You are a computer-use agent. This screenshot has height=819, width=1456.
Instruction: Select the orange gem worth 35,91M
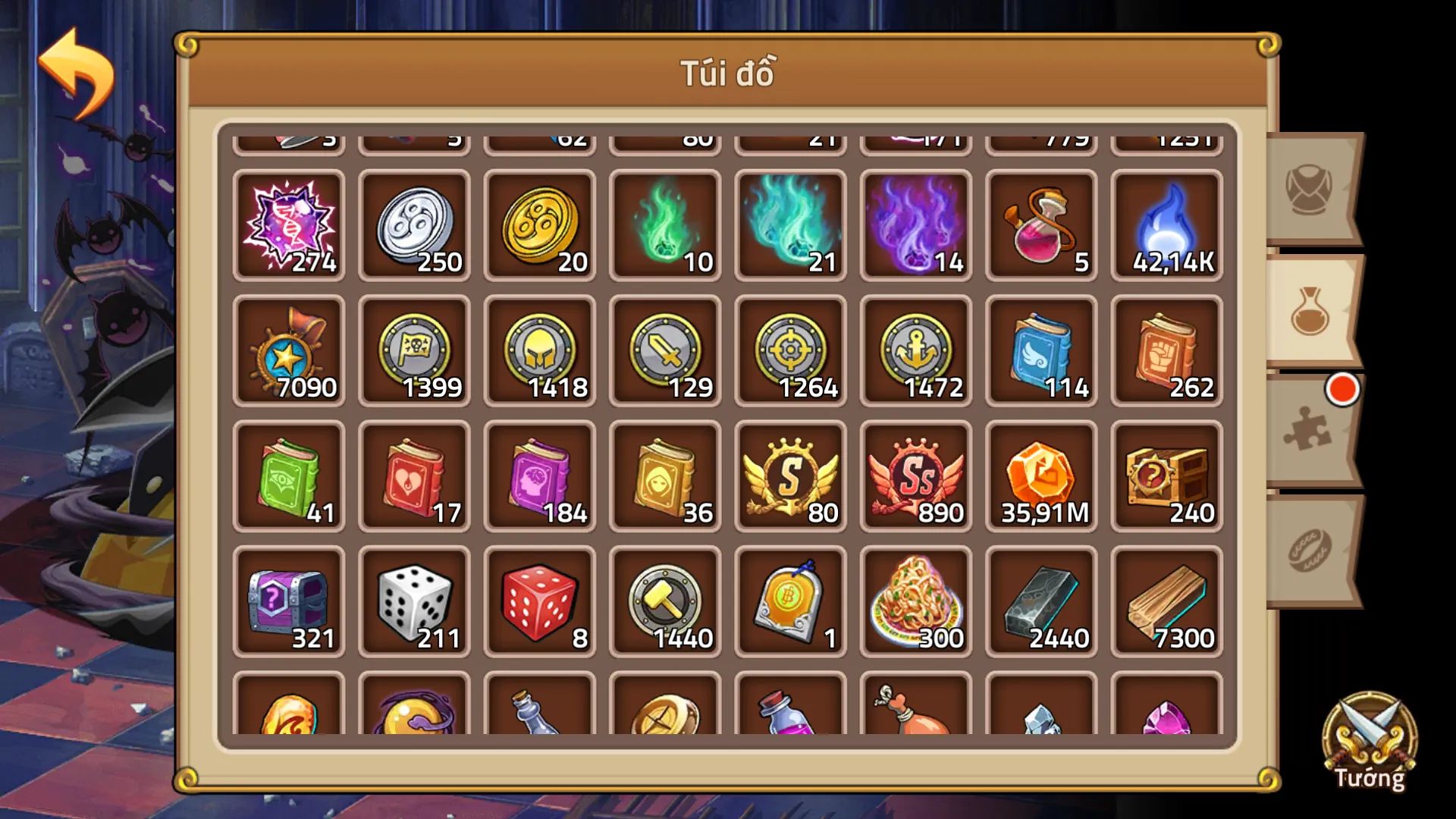pyautogui.click(x=1040, y=475)
